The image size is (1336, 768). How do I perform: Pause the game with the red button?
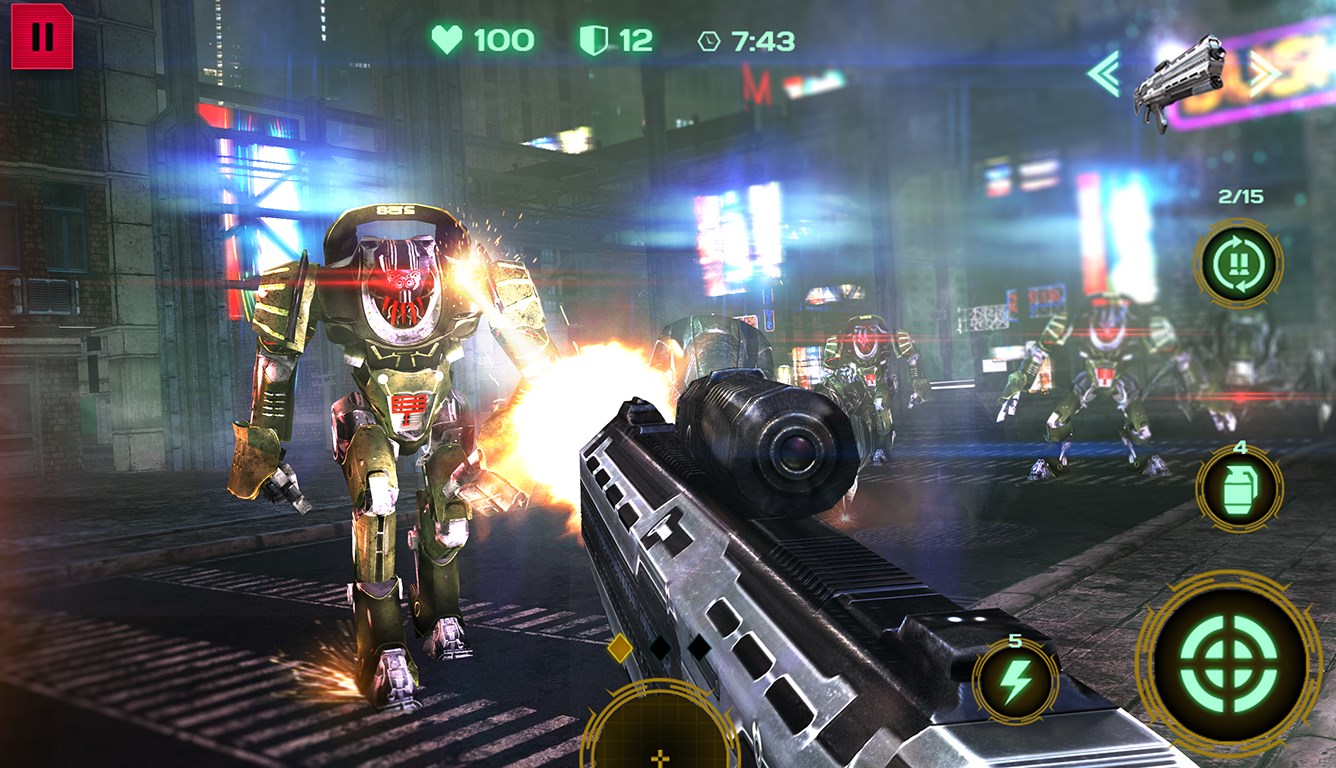pos(42,37)
